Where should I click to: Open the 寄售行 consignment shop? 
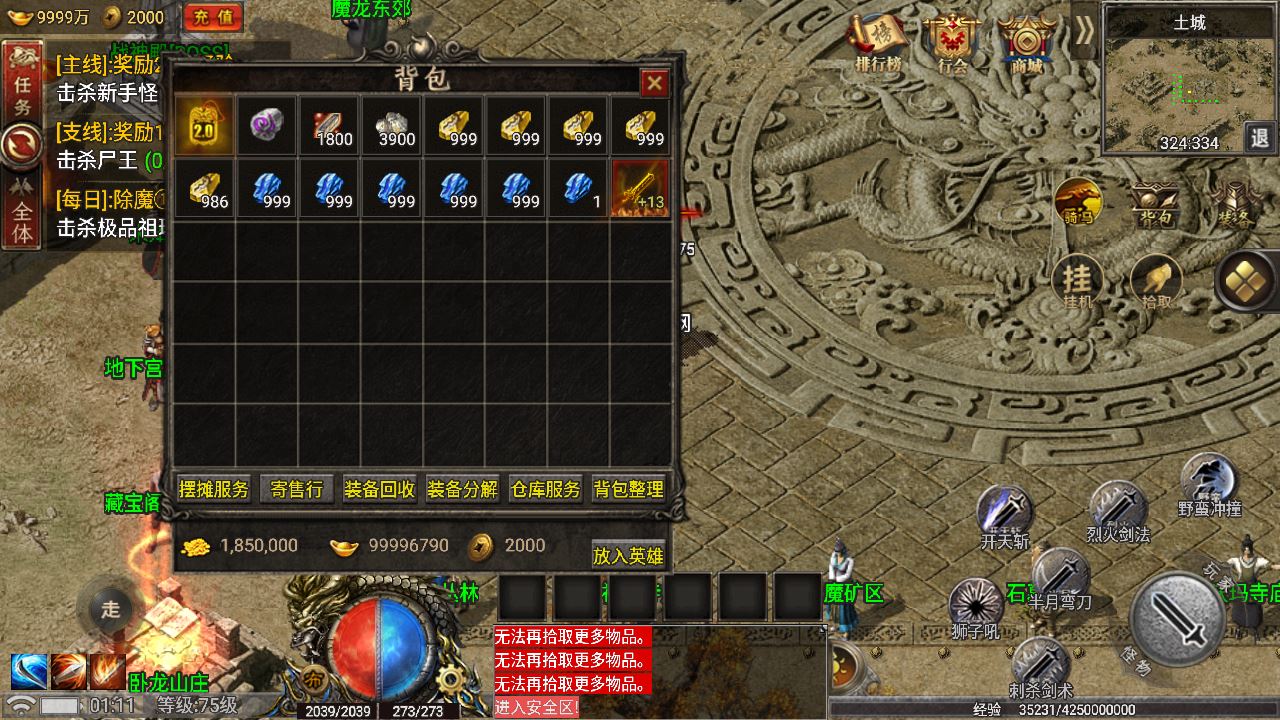pyautogui.click(x=296, y=489)
